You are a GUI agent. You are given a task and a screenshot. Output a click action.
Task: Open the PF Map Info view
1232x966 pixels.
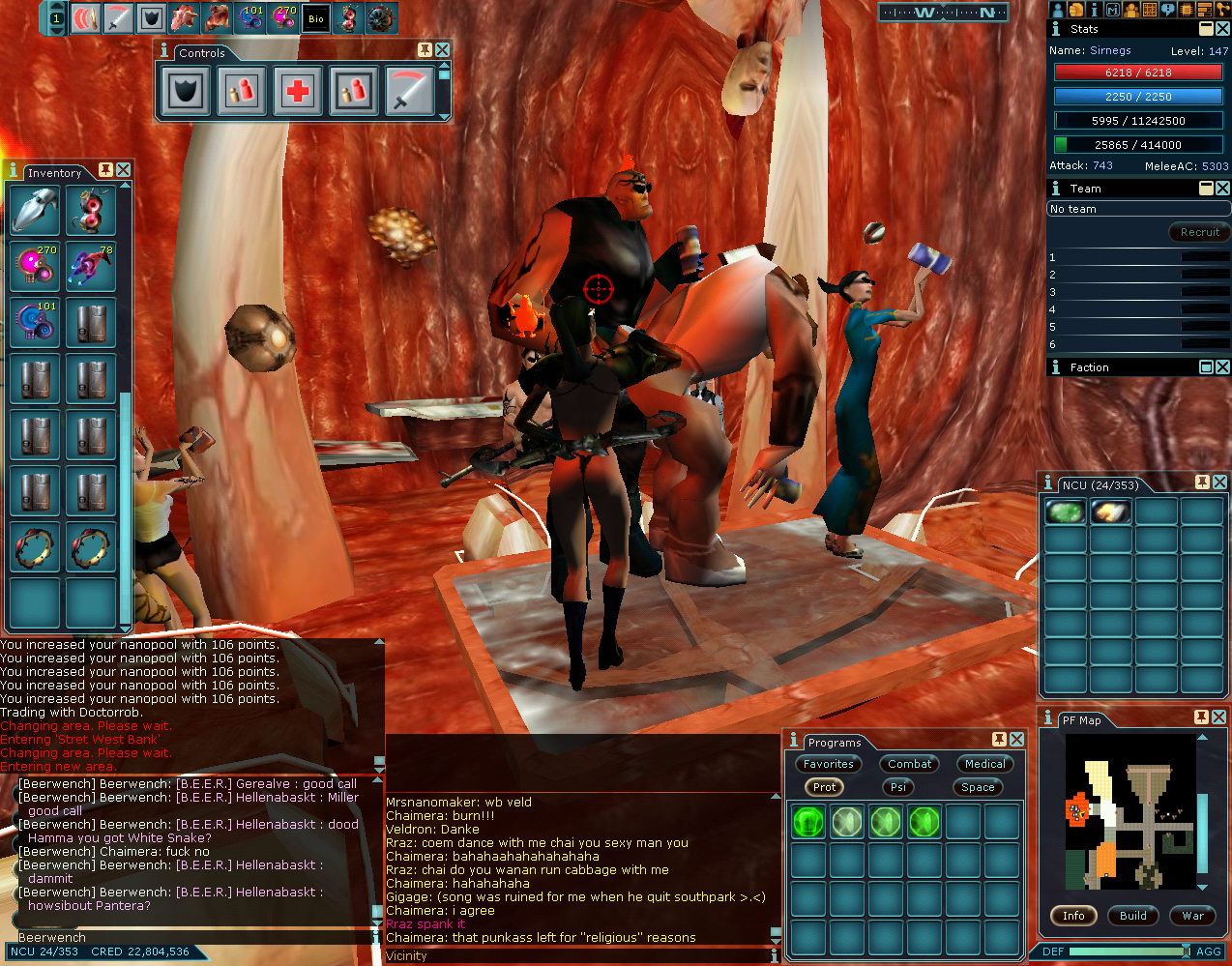tap(1073, 916)
